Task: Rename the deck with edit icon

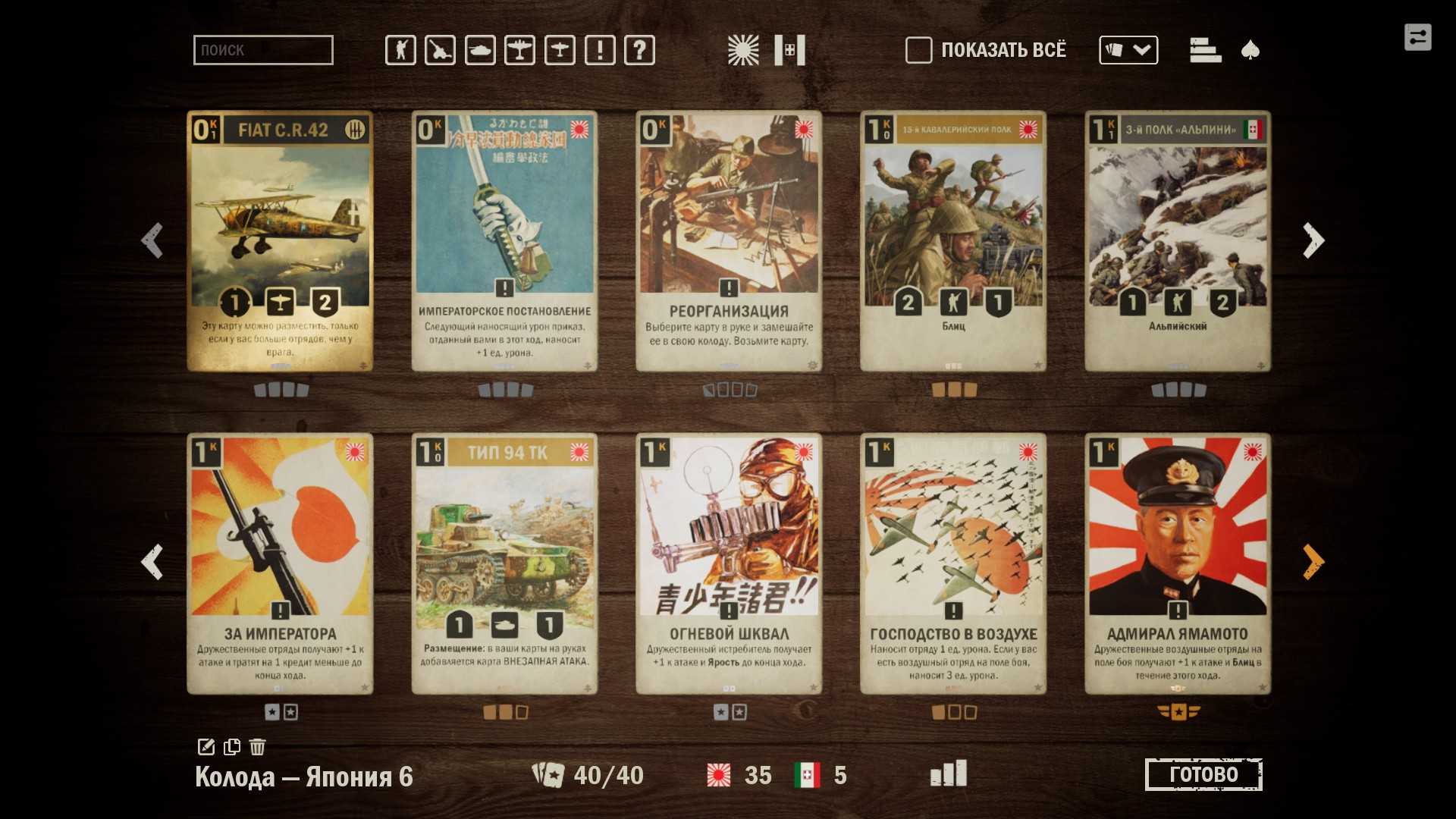Action: pyautogui.click(x=206, y=747)
